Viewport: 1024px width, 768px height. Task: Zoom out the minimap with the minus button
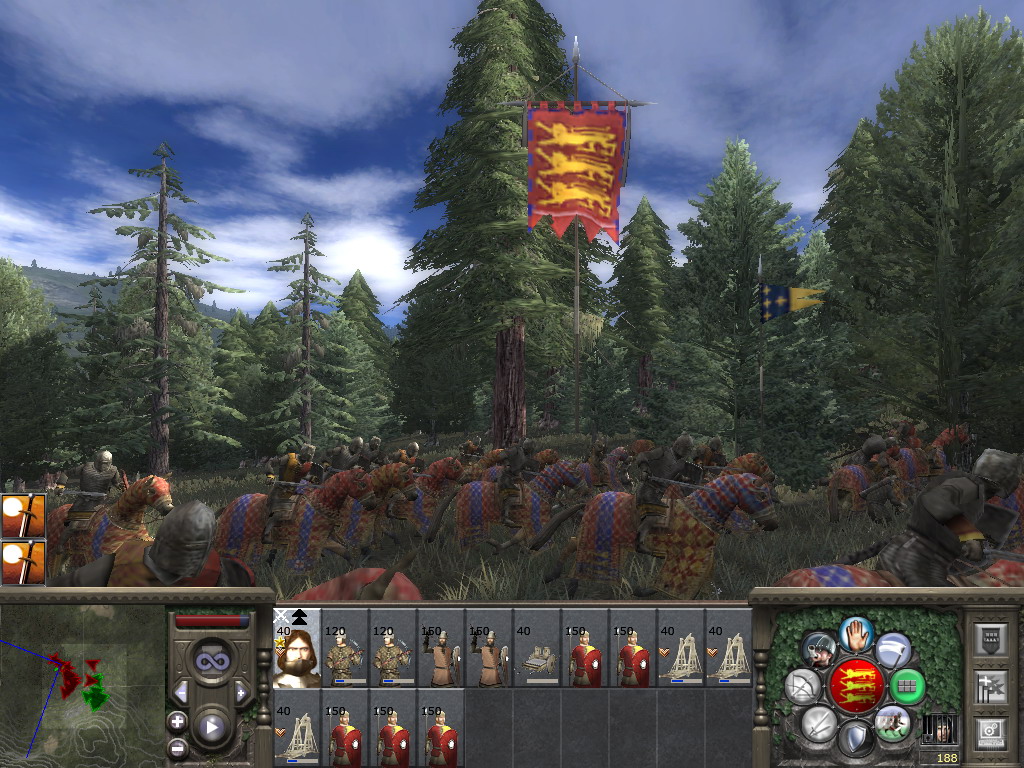click(x=178, y=747)
